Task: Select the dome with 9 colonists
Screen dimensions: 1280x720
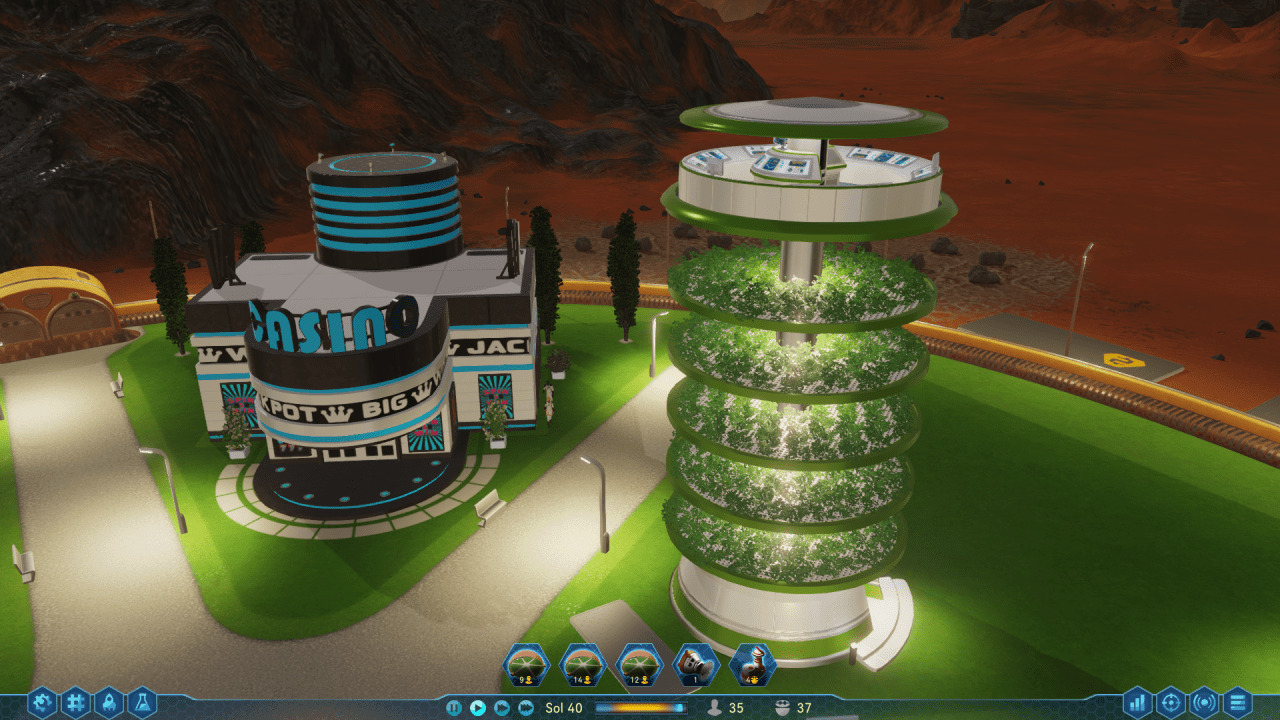Action: point(525,663)
